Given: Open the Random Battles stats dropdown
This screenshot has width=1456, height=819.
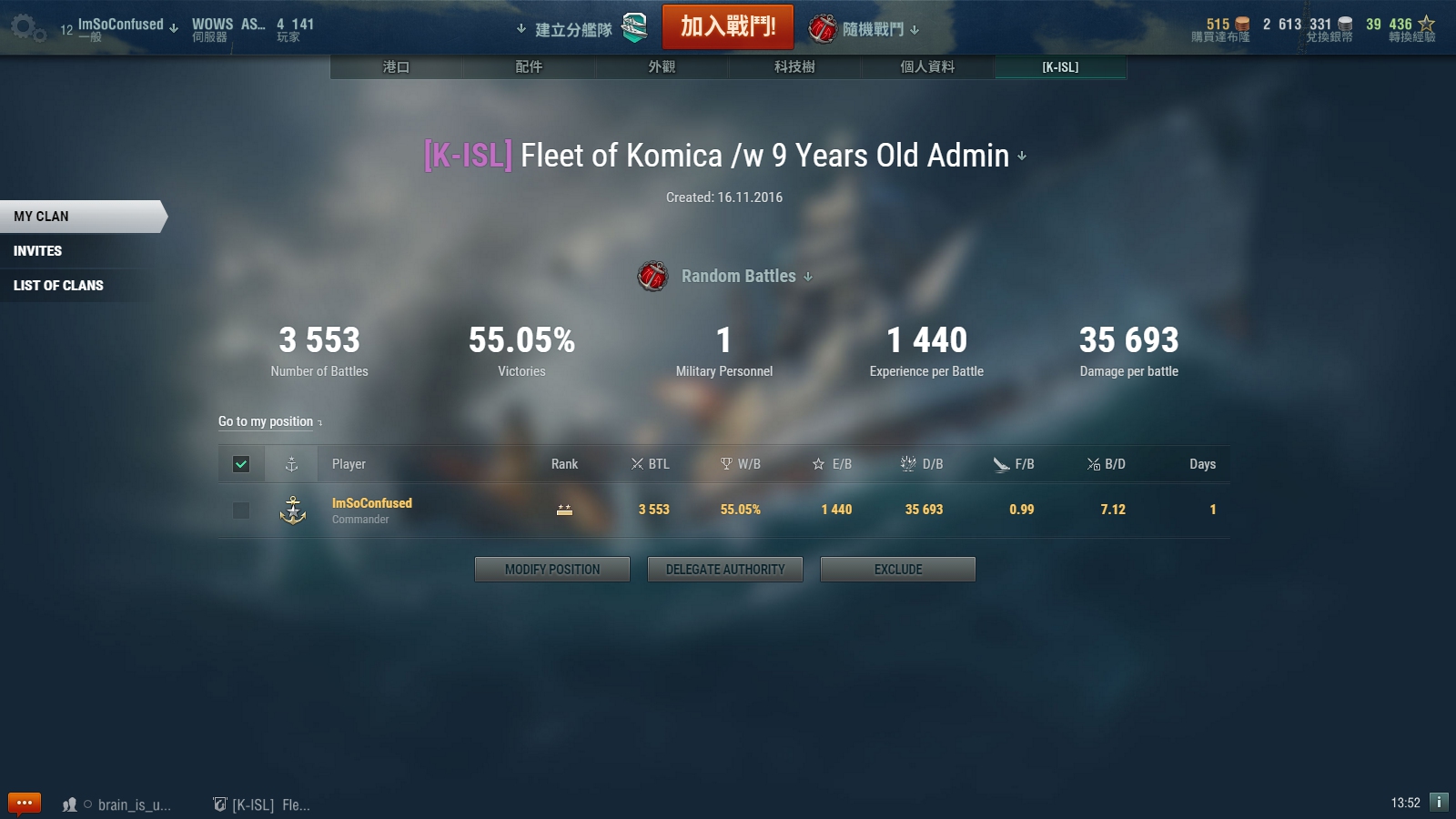Looking at the screenshot, I should click(746, 276).
